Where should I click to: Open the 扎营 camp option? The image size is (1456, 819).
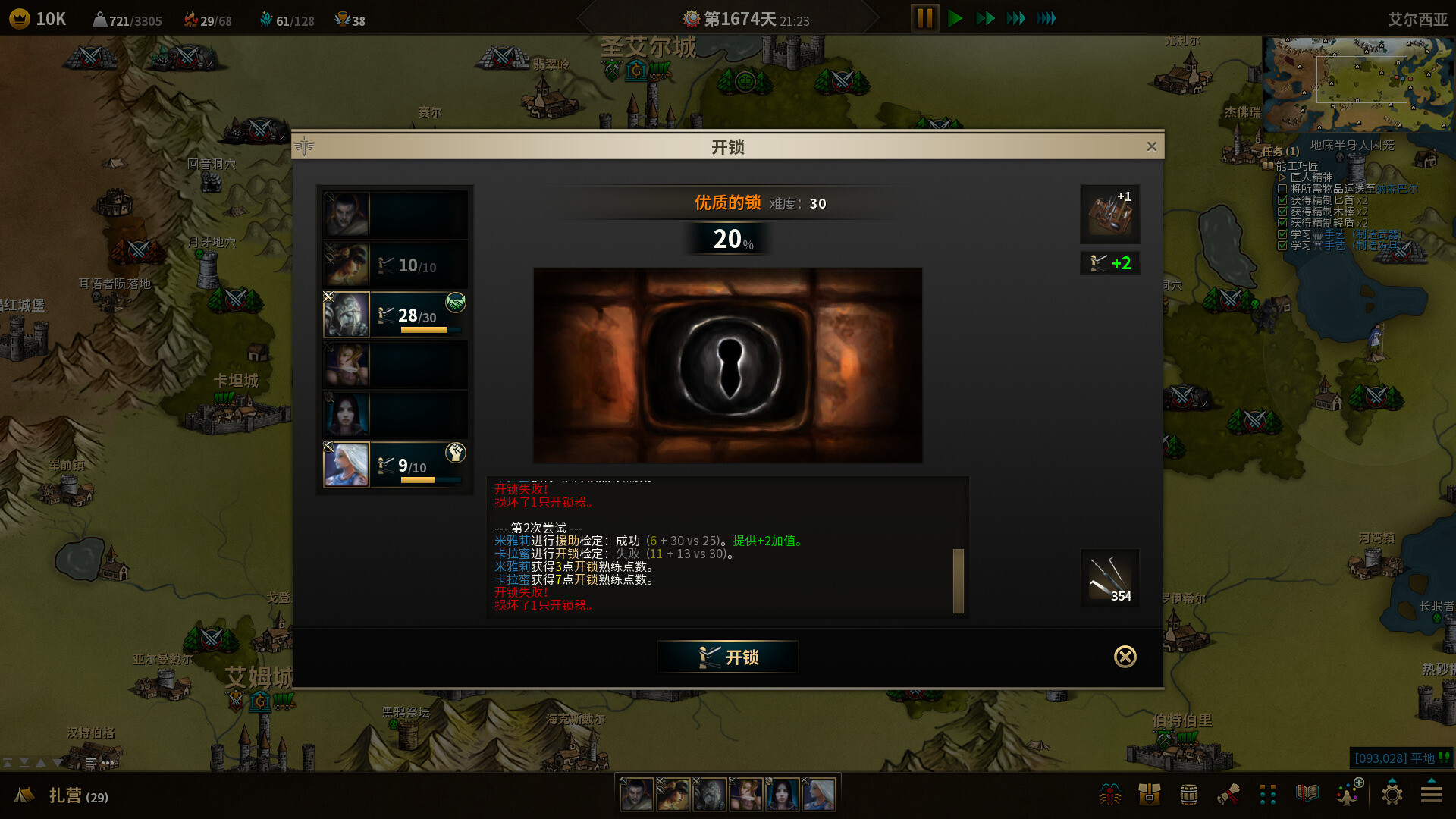click(x=64, y=795)
